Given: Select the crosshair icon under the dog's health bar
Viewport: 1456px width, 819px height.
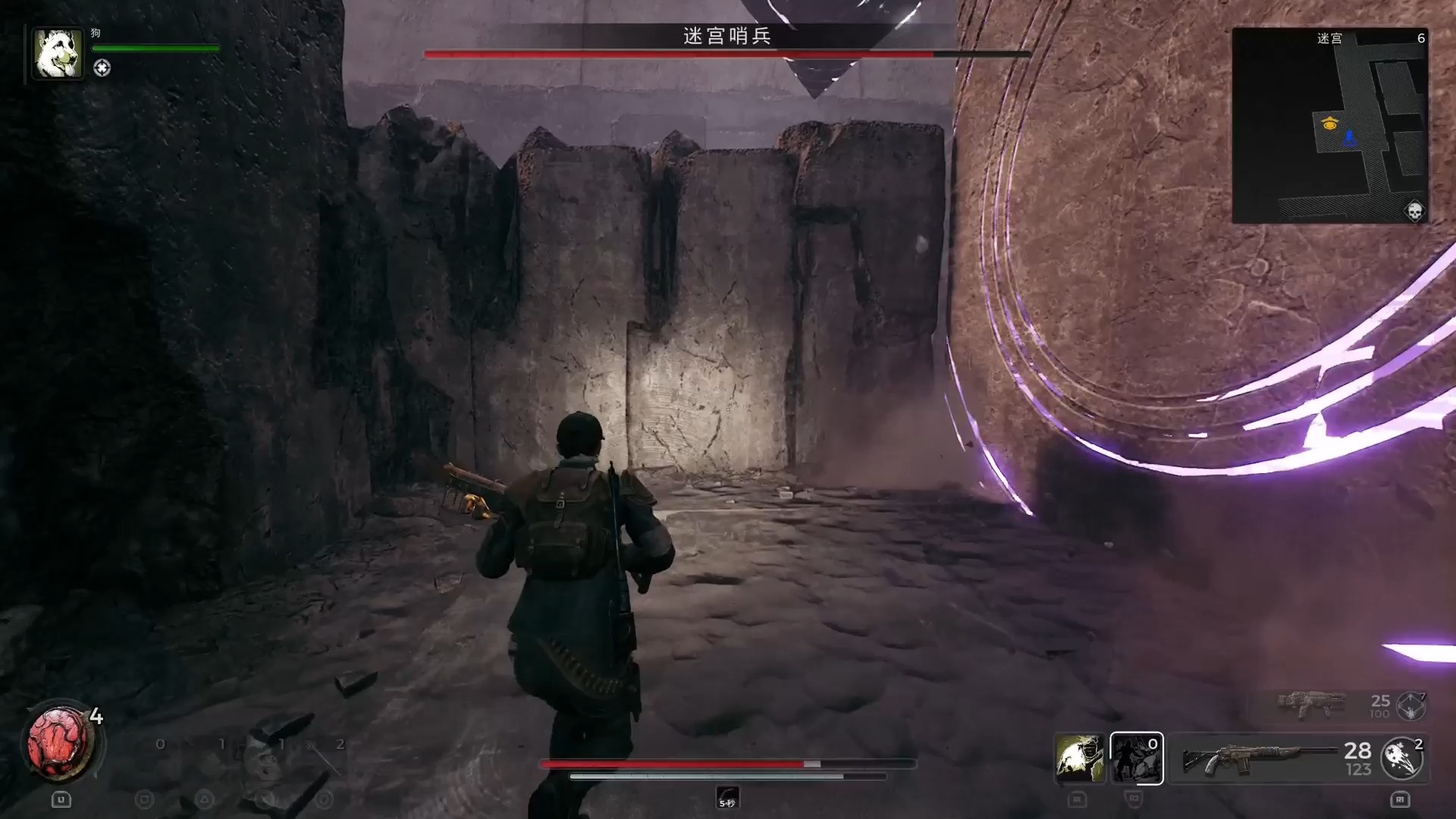Looking at the screenshot, I should [x=102, y=68].
